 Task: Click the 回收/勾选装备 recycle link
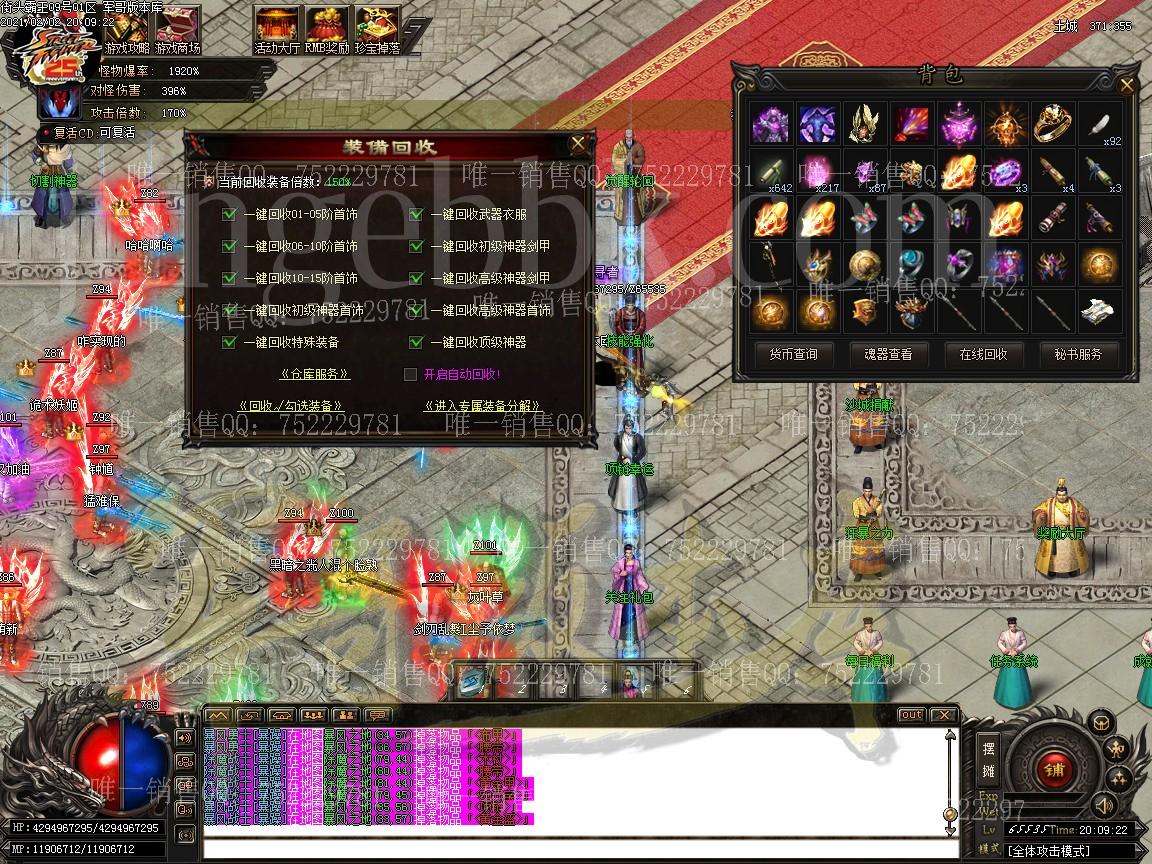point(291,406)
